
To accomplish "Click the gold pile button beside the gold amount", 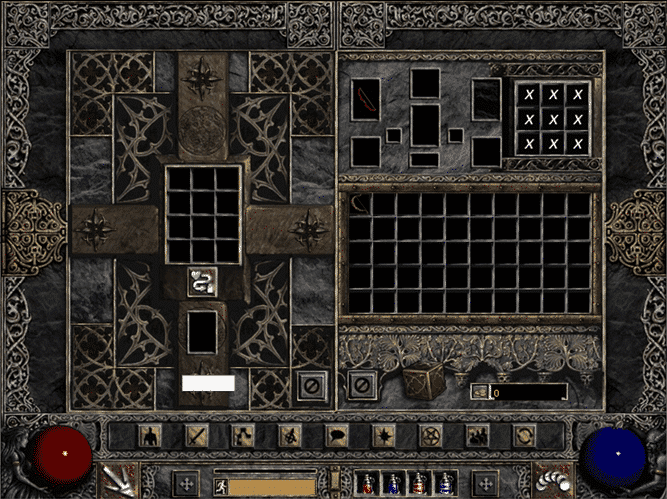I will 481,392.
